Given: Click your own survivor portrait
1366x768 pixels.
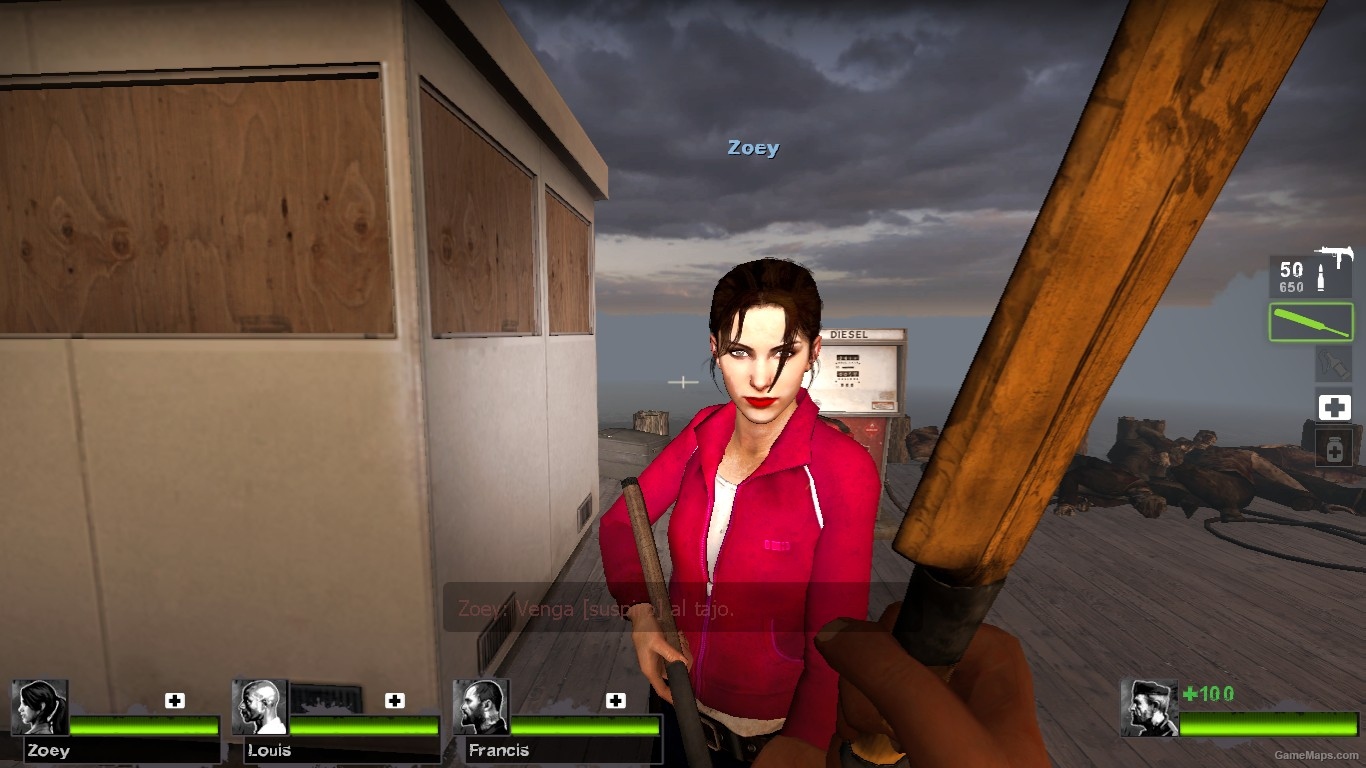Looking at the screenshot, I should [1149, 708].
